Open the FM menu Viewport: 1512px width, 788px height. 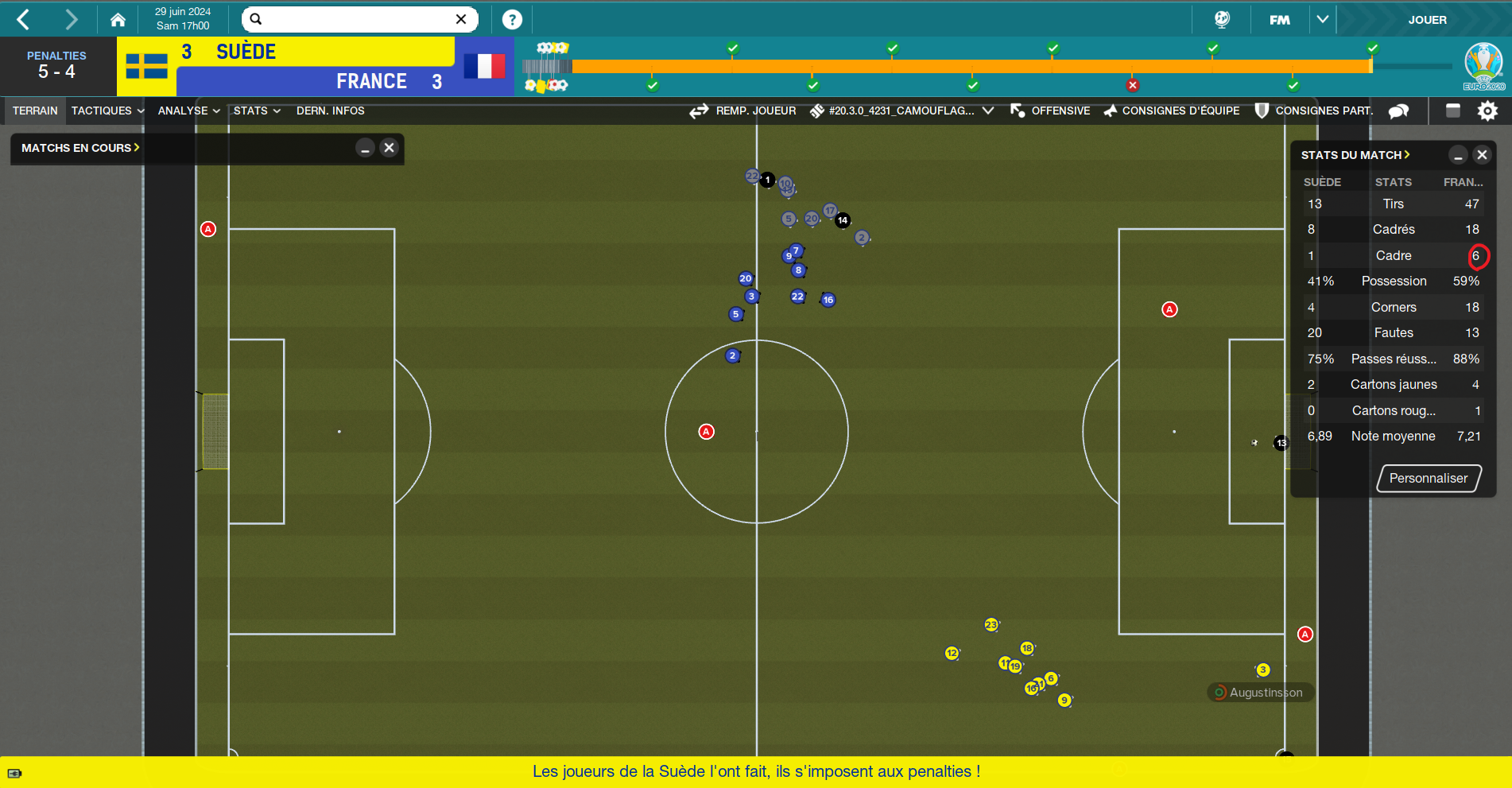[x=1280, y=20]
